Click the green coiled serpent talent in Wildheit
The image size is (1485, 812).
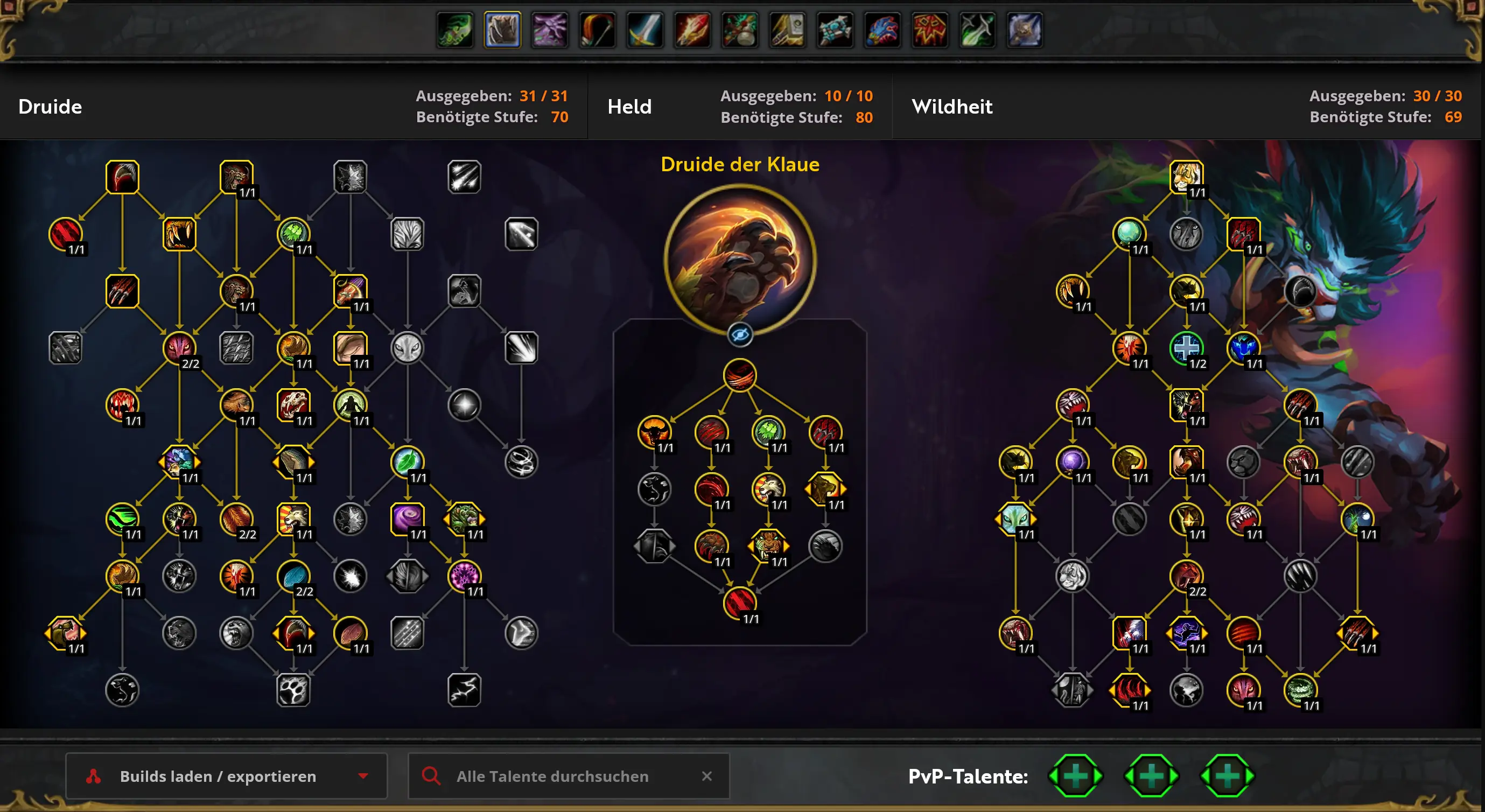click(1300, 690)
